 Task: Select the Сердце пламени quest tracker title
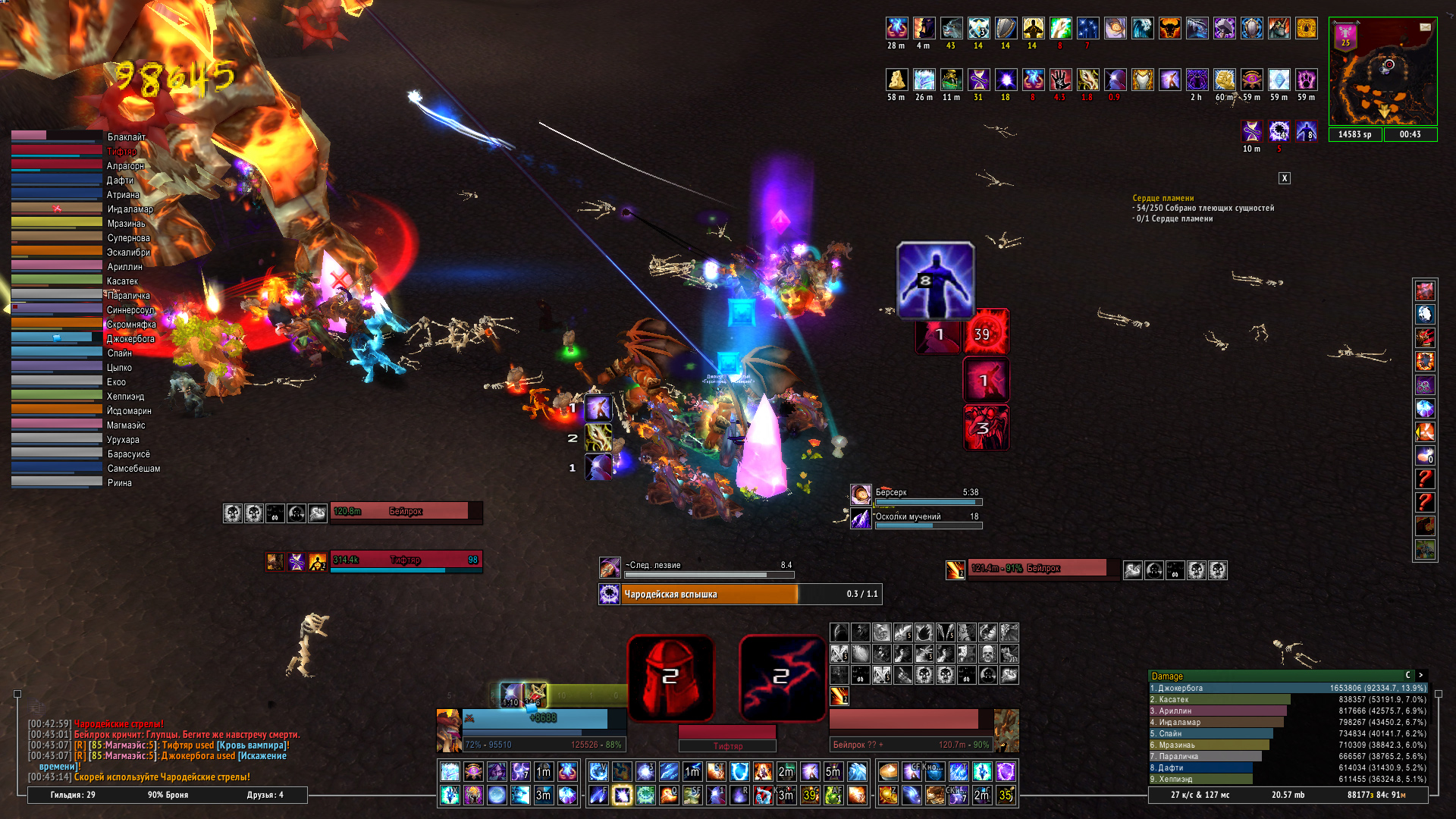click(x=1163, y=198)
